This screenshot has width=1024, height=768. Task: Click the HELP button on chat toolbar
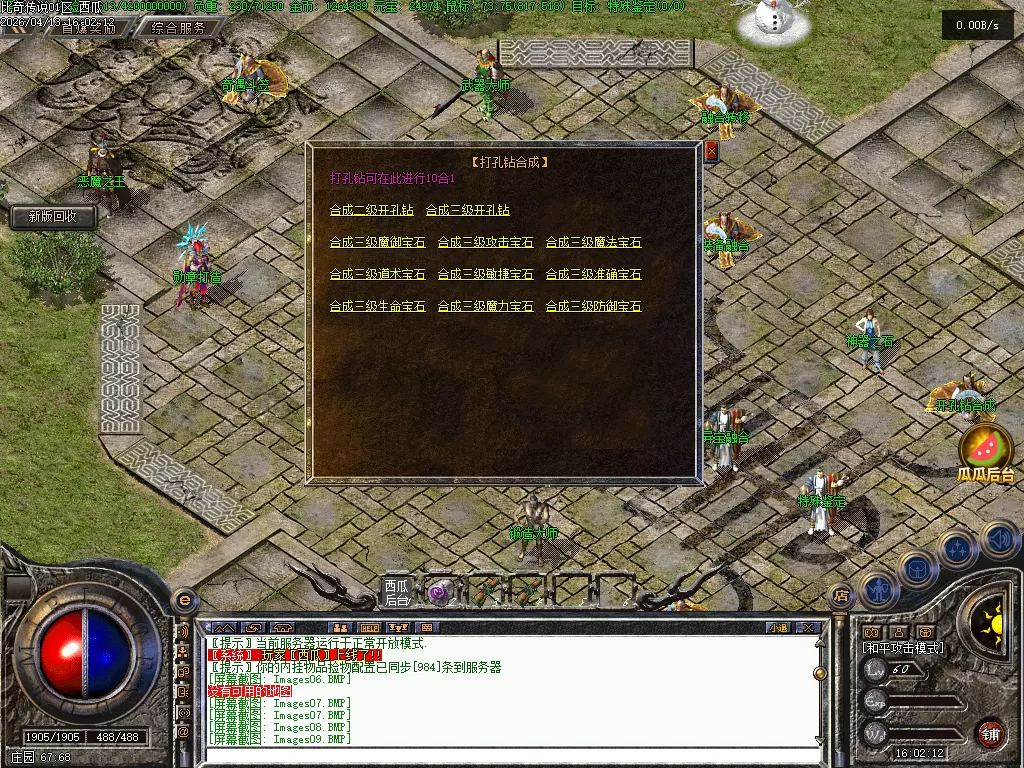(x=369, y=628)
